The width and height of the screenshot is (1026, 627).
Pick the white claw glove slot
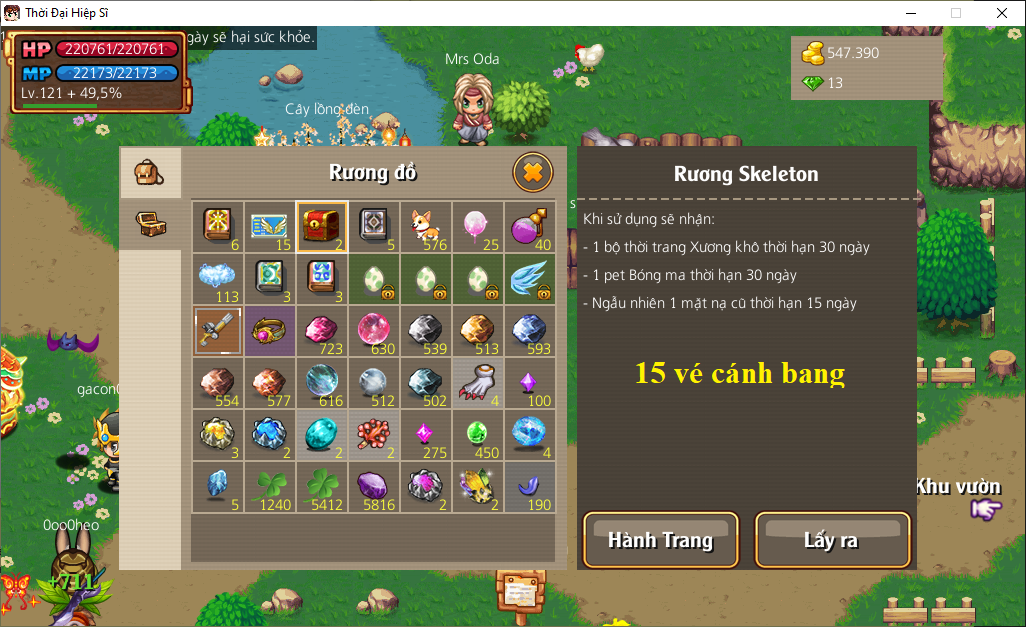point(478,383)
